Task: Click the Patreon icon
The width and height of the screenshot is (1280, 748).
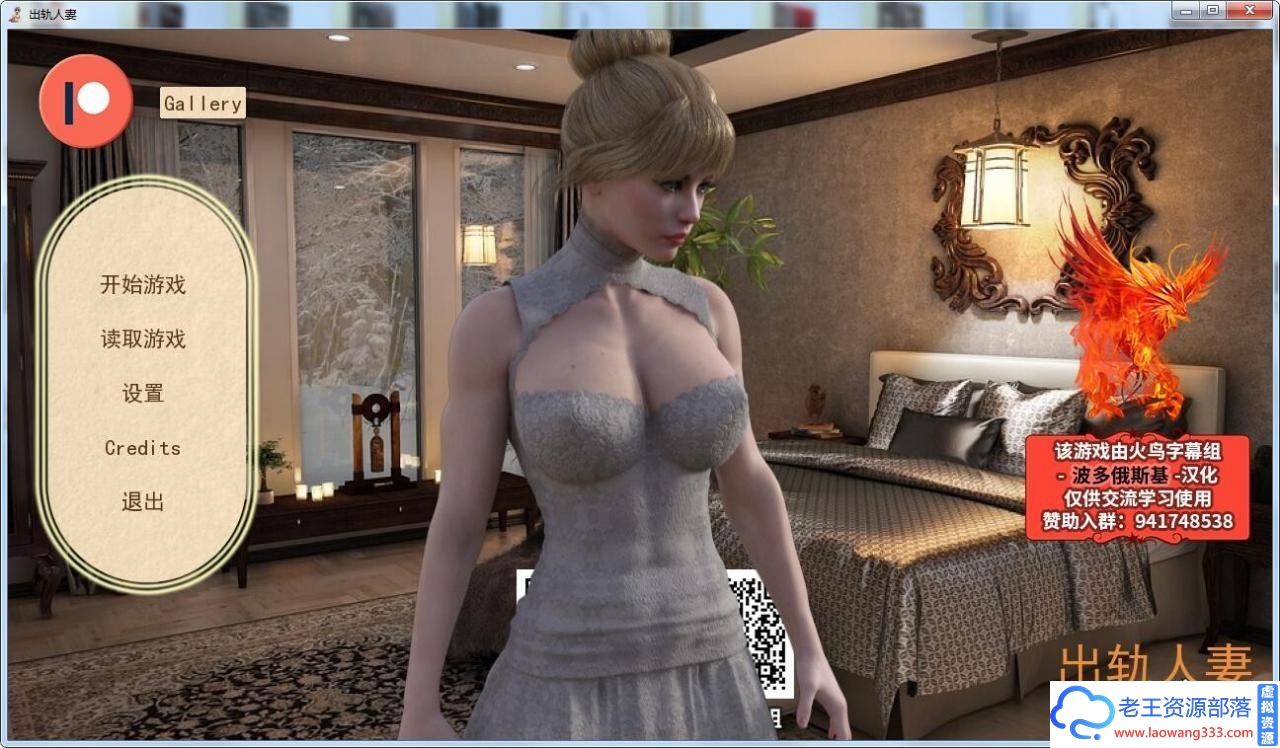Action: point(85,100)
